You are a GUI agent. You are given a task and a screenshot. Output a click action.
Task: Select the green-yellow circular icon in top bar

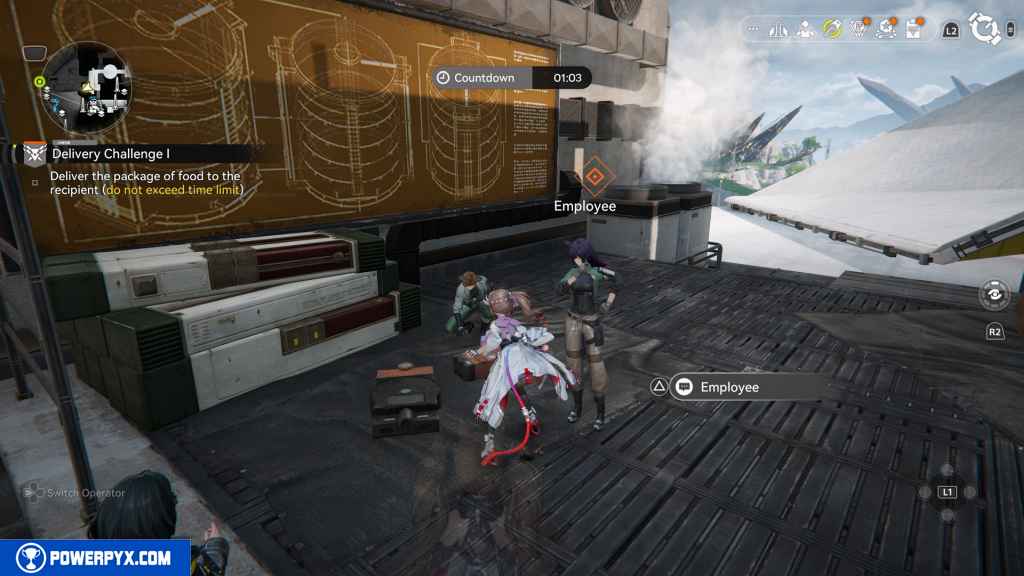[x=831, y=30]
